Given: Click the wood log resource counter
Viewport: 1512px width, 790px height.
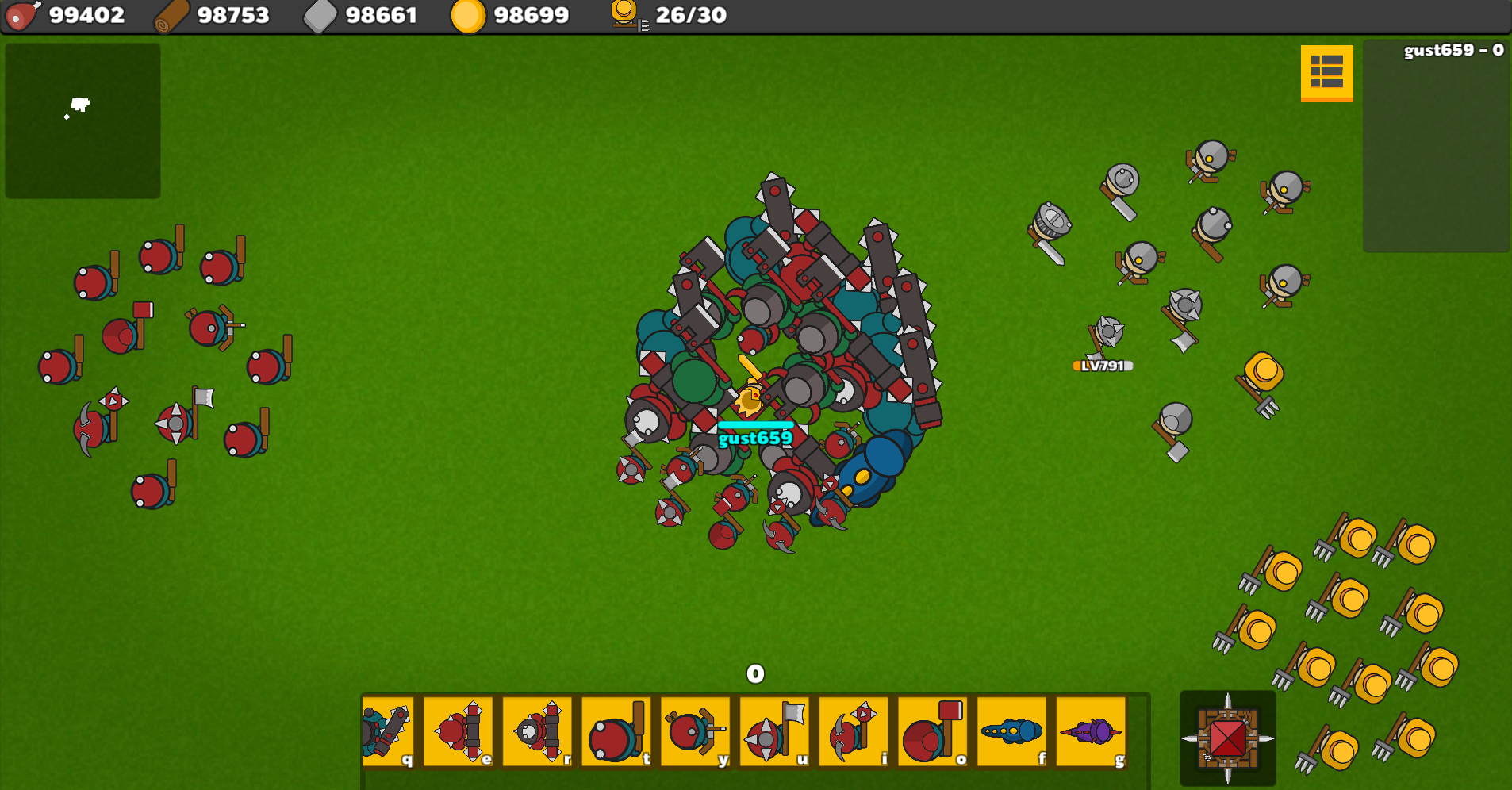Looking at the screenshot, I should pyautogui.click(x=214, y=15).
